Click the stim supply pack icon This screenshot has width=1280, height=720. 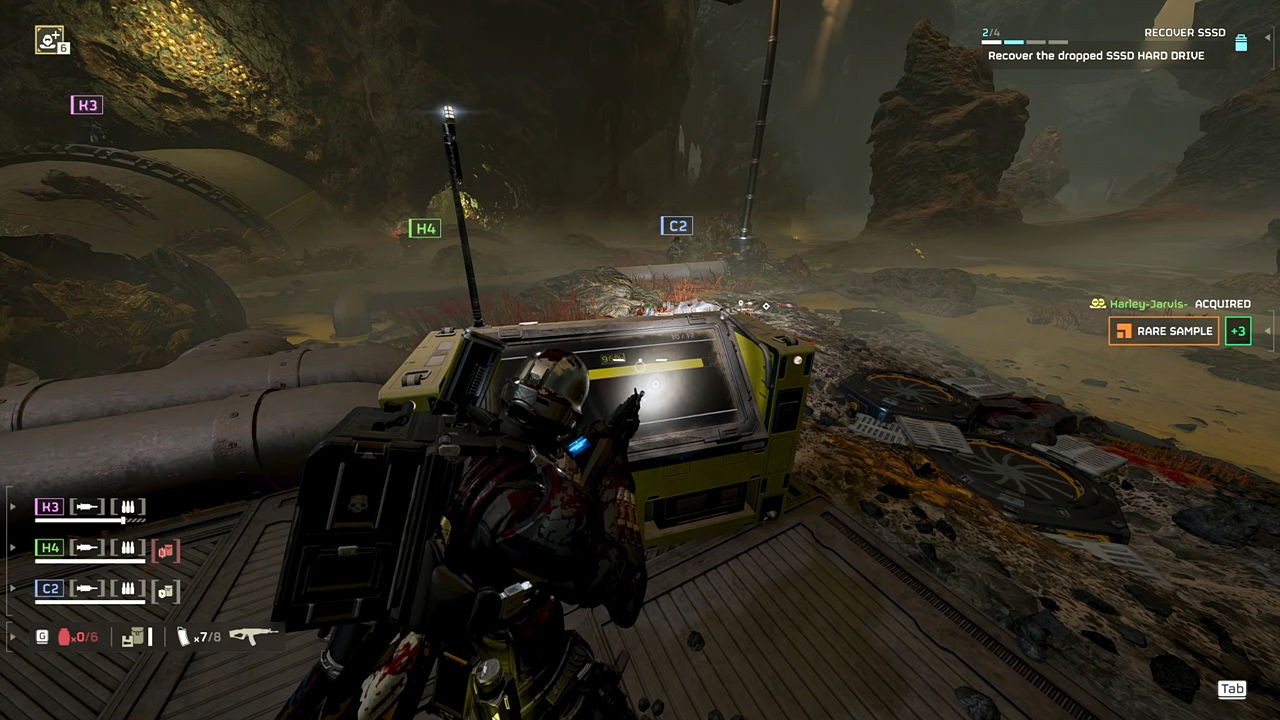135,636
